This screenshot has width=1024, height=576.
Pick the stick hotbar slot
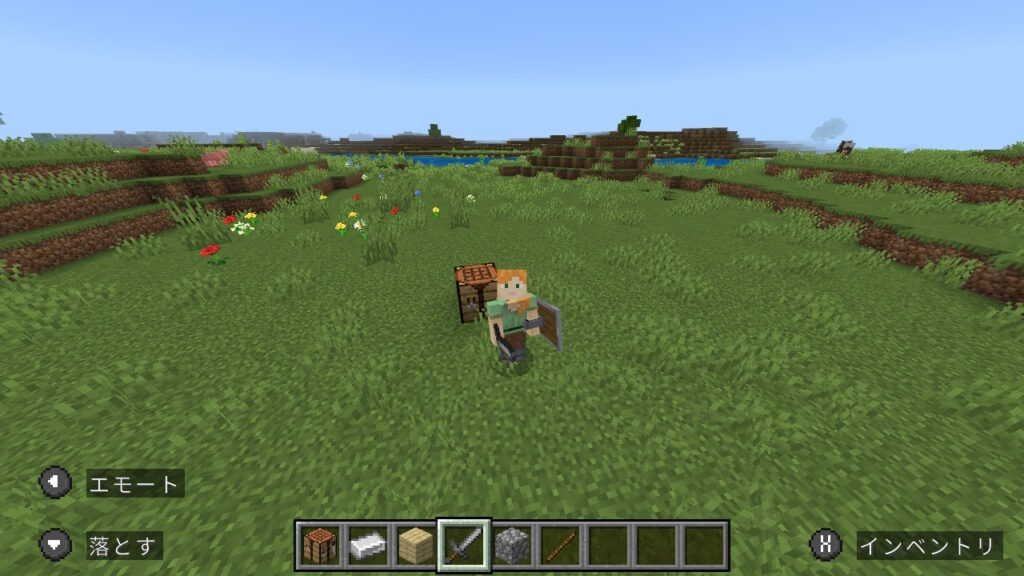tap(560, 545)
